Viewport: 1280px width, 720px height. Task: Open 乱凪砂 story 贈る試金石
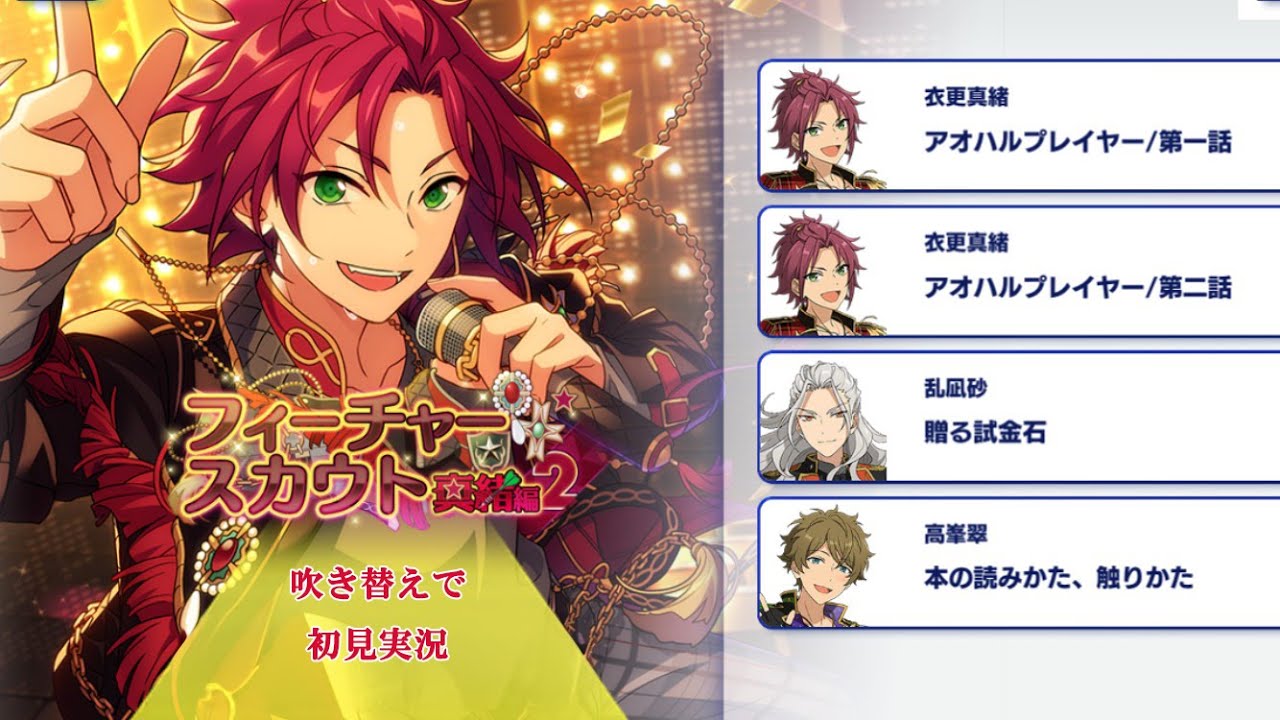tap(1020, 417)
